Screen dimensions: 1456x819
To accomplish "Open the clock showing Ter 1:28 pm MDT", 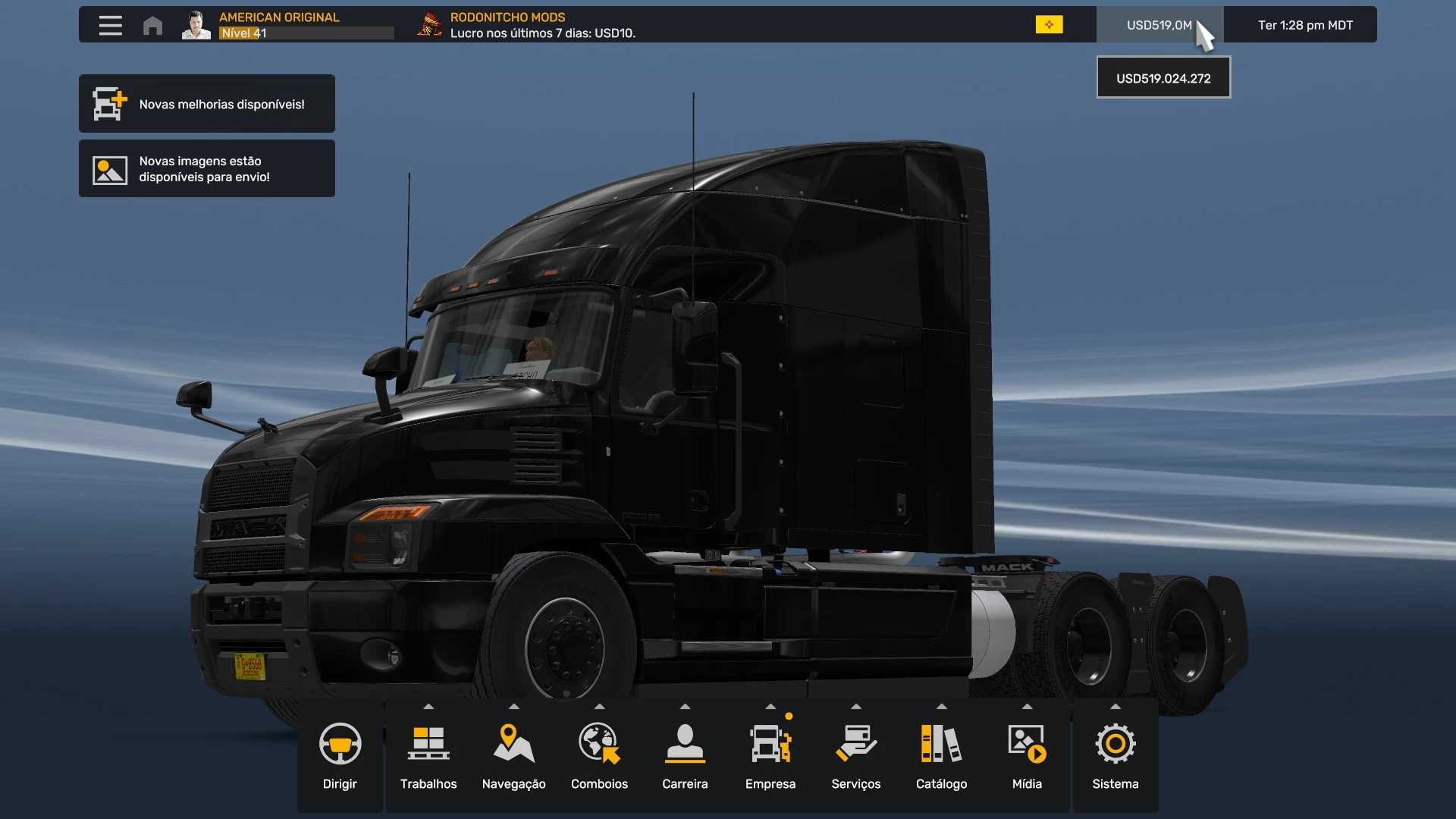I will pos(1305,25).
